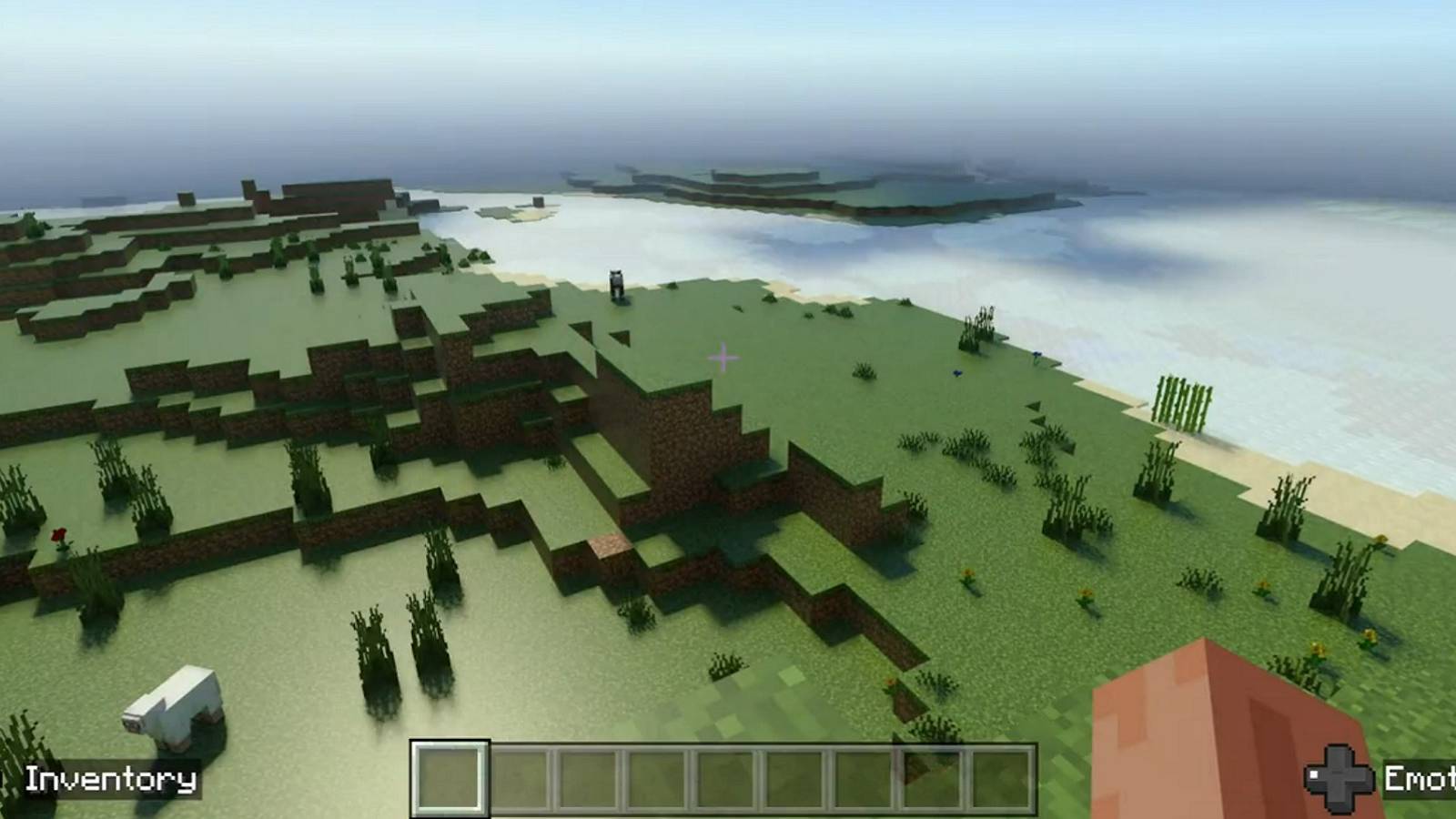This screenshot has height=819, width=1456.
Task: Click the crosshair at screen center
Action: click(722, 359)
